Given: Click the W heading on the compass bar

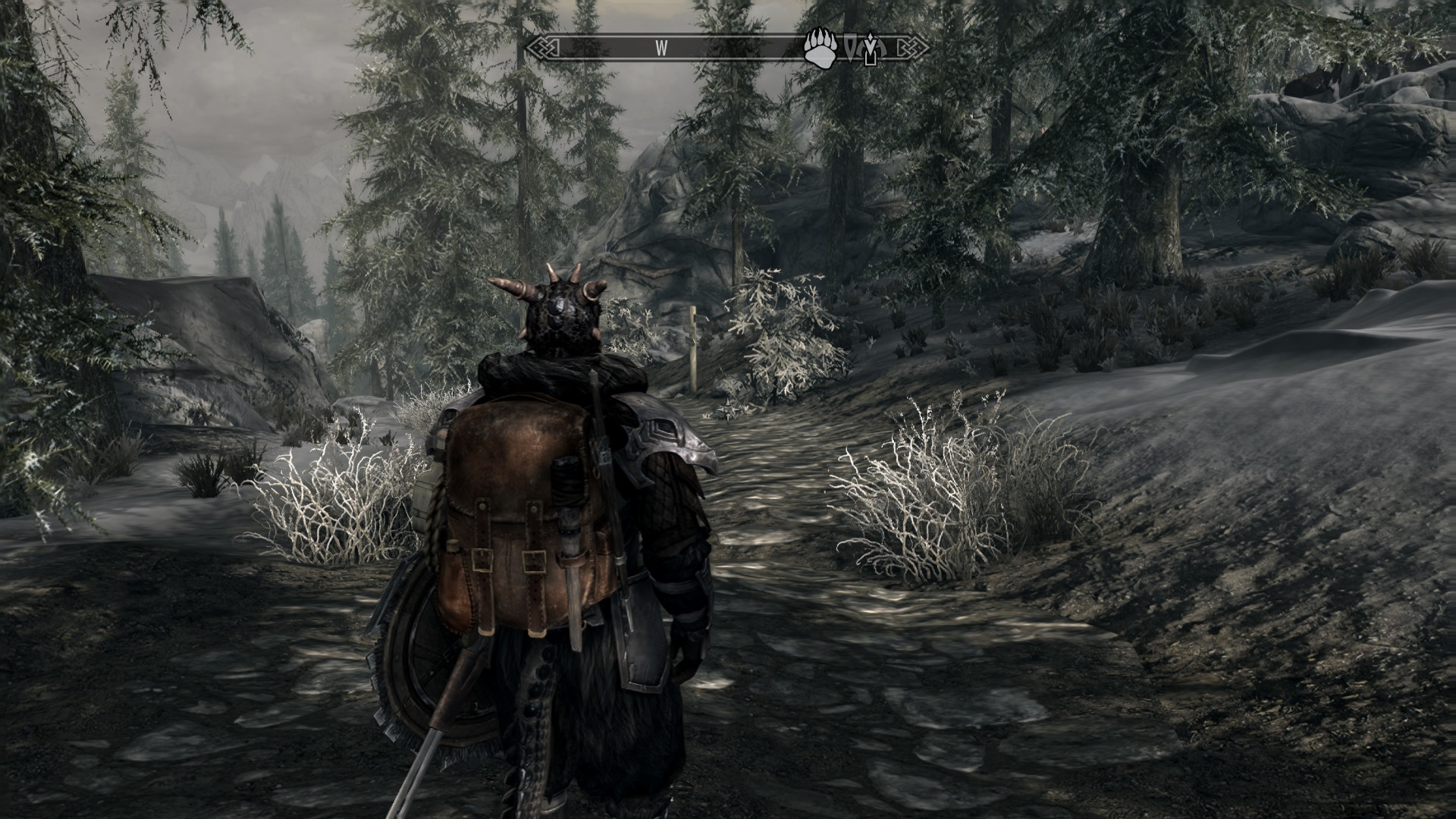Looking at the screenshot, I should [661, 48].
